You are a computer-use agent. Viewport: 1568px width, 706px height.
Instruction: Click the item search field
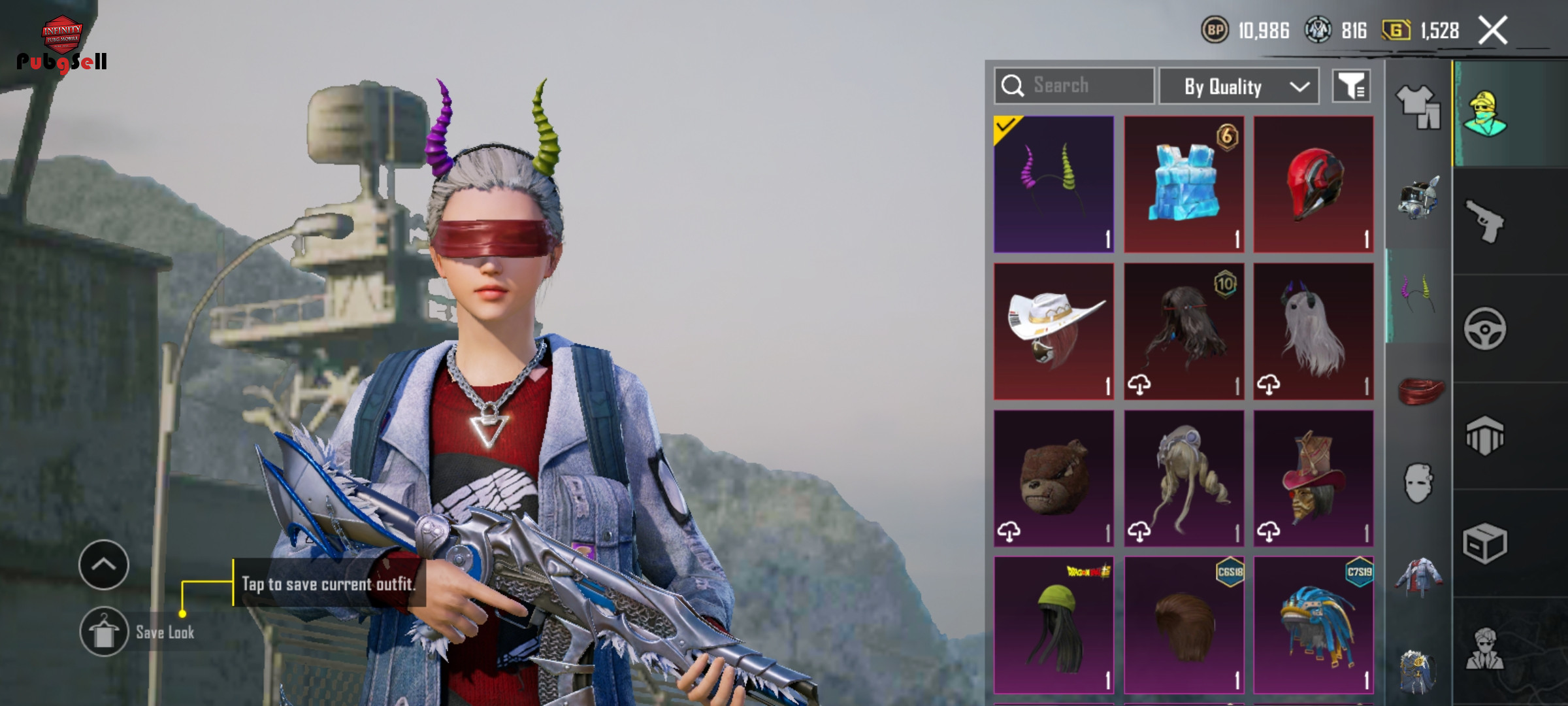coord(1075,86)
